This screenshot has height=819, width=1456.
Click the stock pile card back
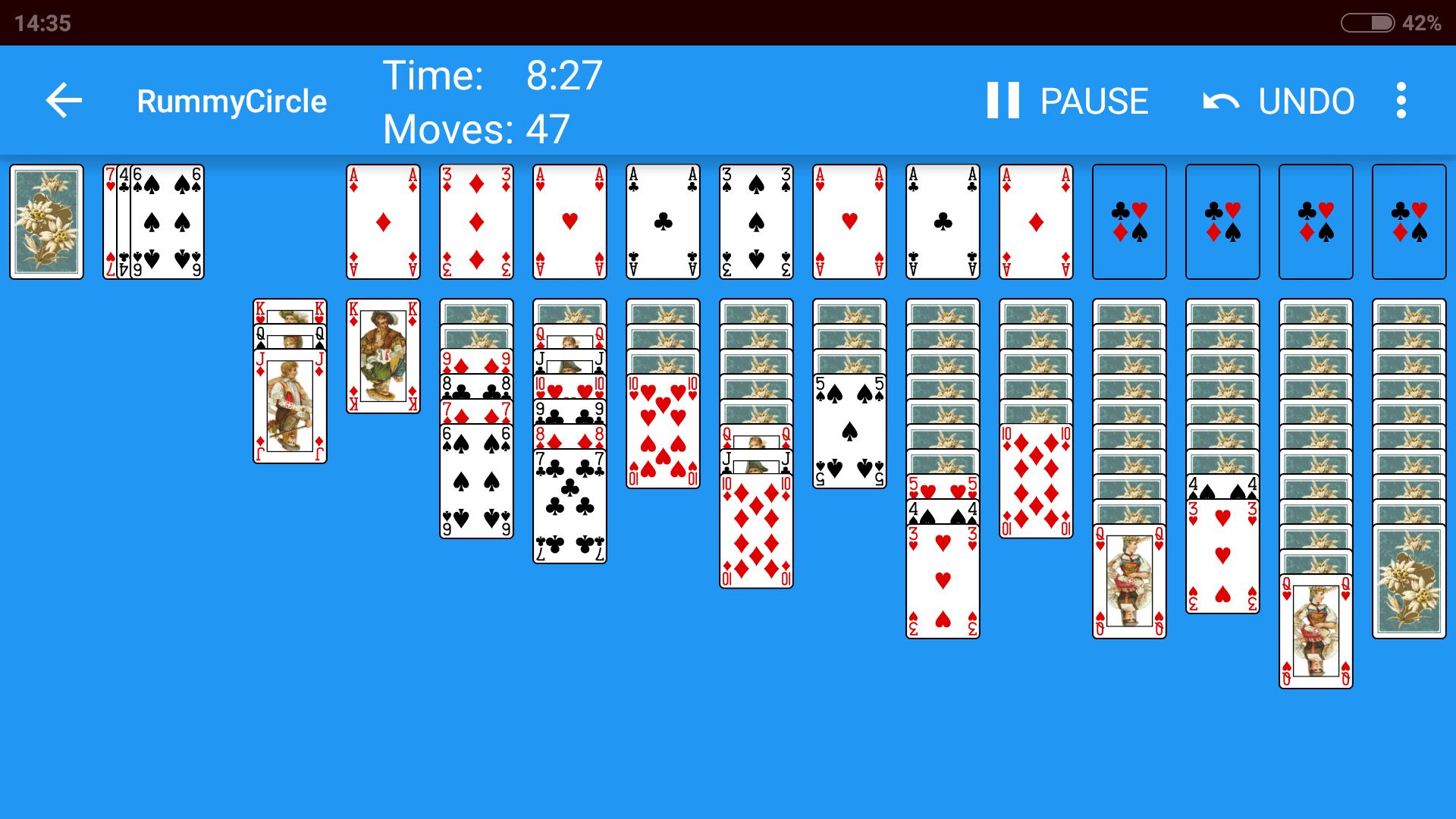[x=46, y=221]
